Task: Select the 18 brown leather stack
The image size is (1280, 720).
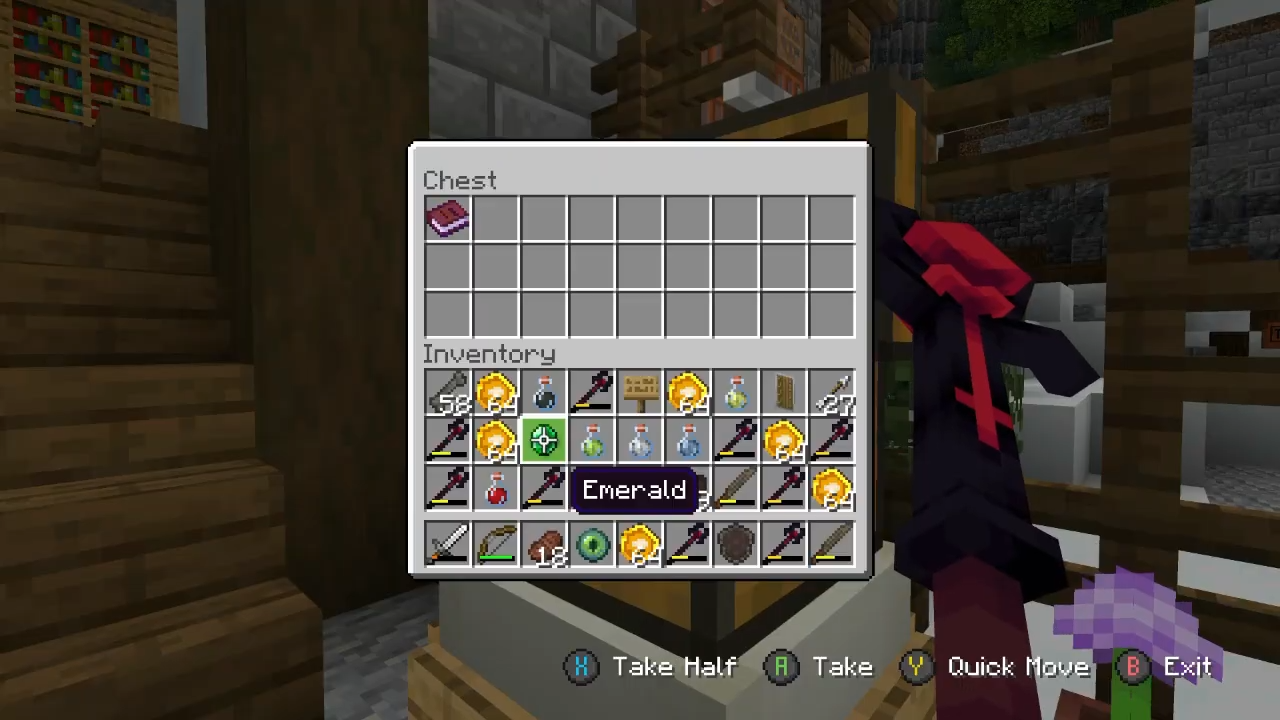Action: pyautogui.click(x=543, y=545)
